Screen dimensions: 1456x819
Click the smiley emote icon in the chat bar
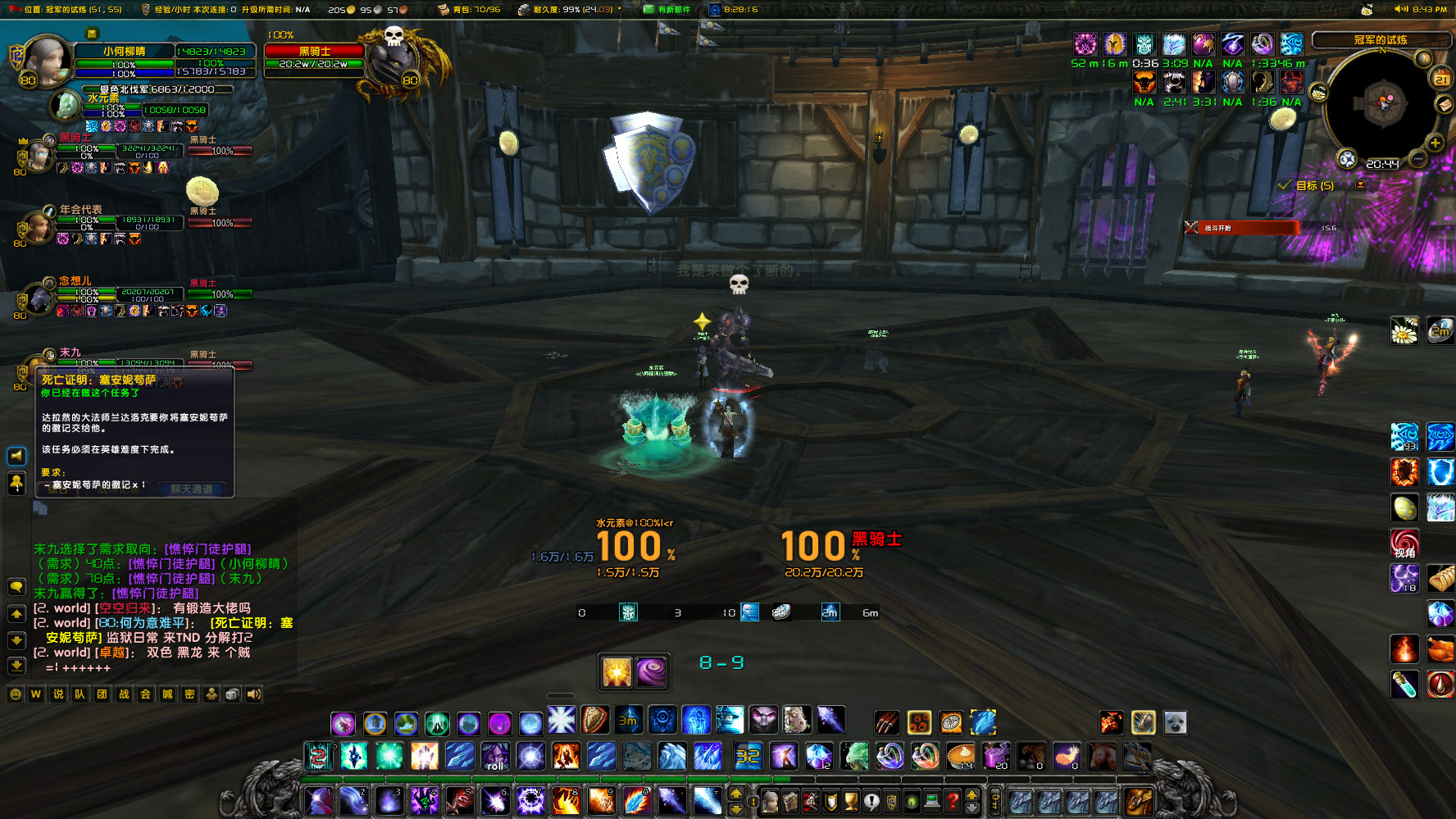[x=15, y=694]
